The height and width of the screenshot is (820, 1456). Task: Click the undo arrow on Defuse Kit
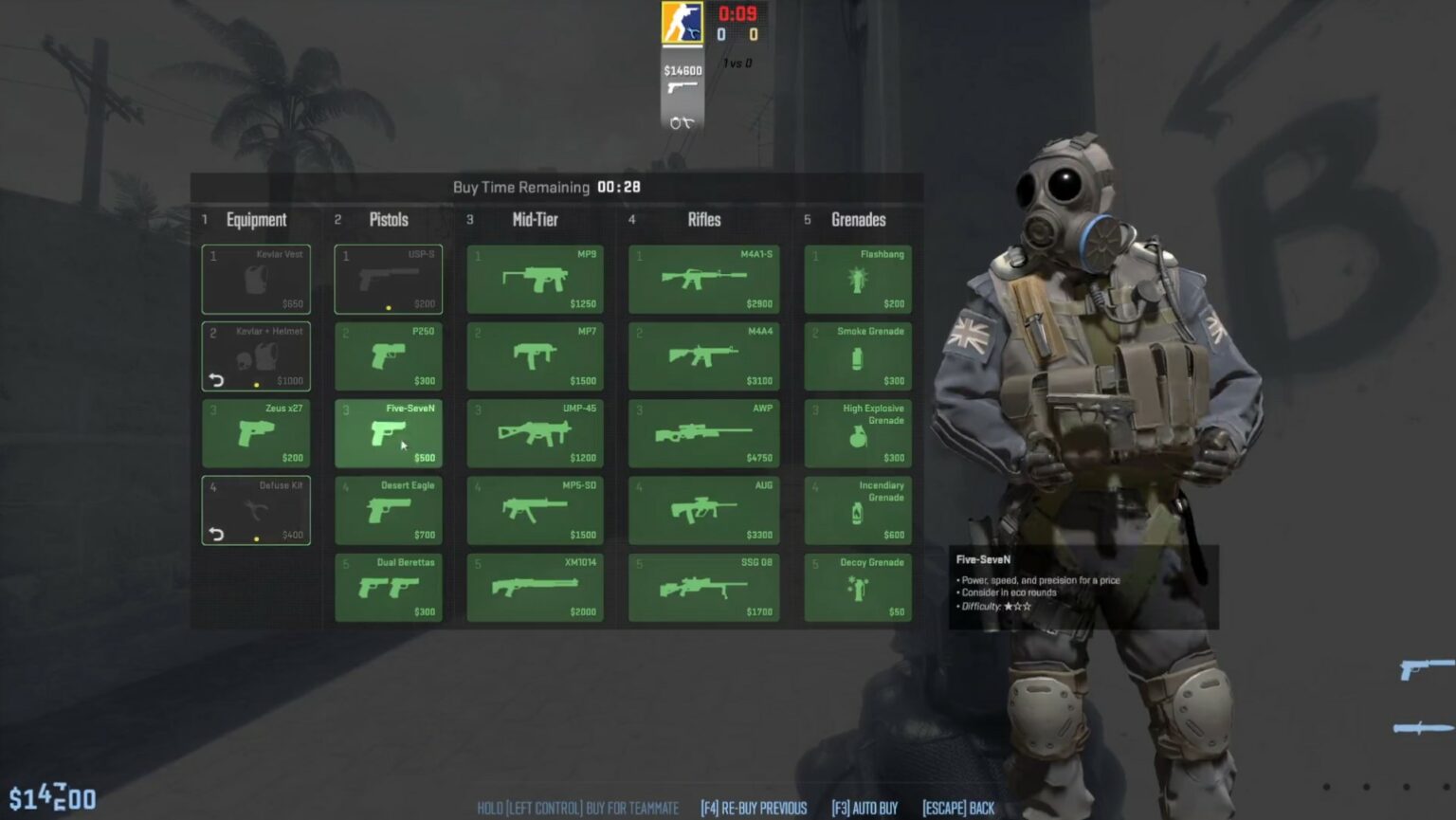coord(218,533)
